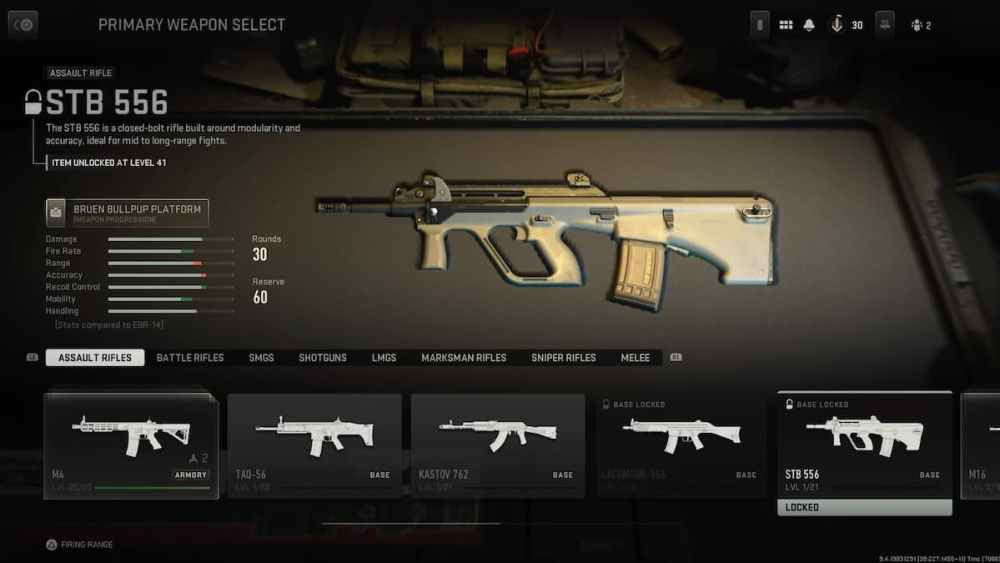1000x563 pixels.
Task: Select the partially visible M16 card
Action: click(980, 445)
